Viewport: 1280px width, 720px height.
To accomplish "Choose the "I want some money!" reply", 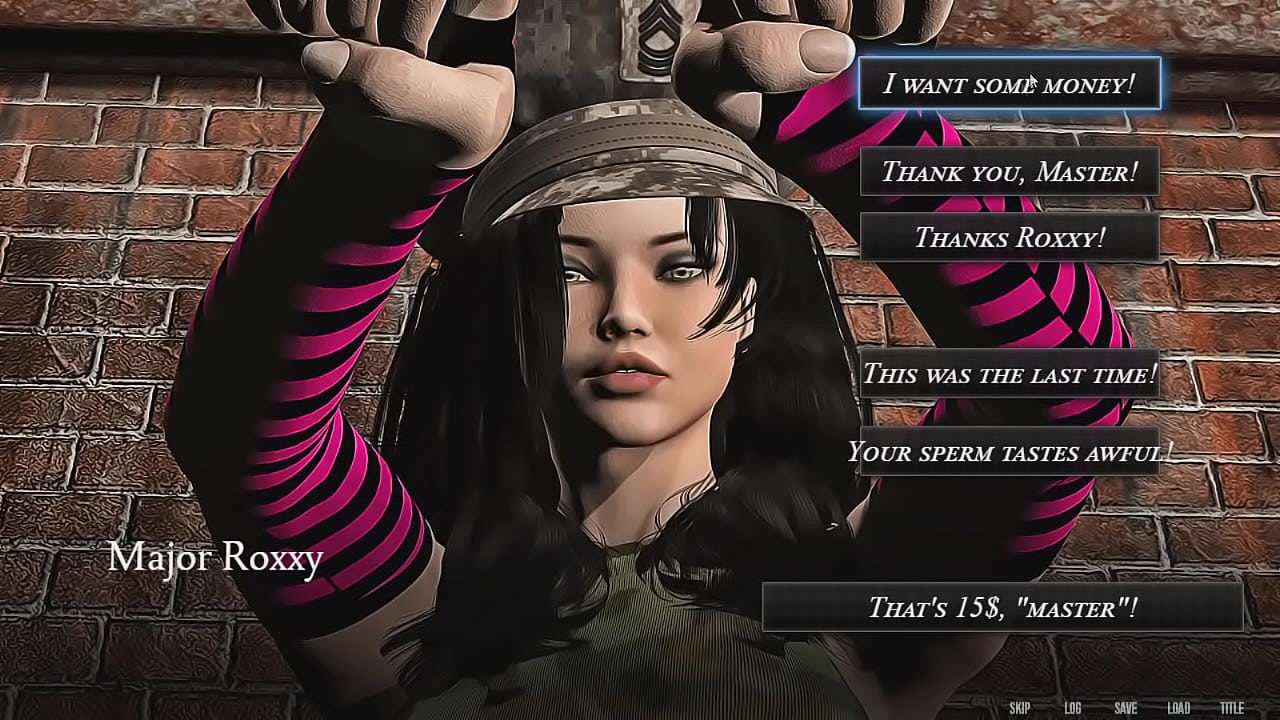I will [x=1009, y=83].
